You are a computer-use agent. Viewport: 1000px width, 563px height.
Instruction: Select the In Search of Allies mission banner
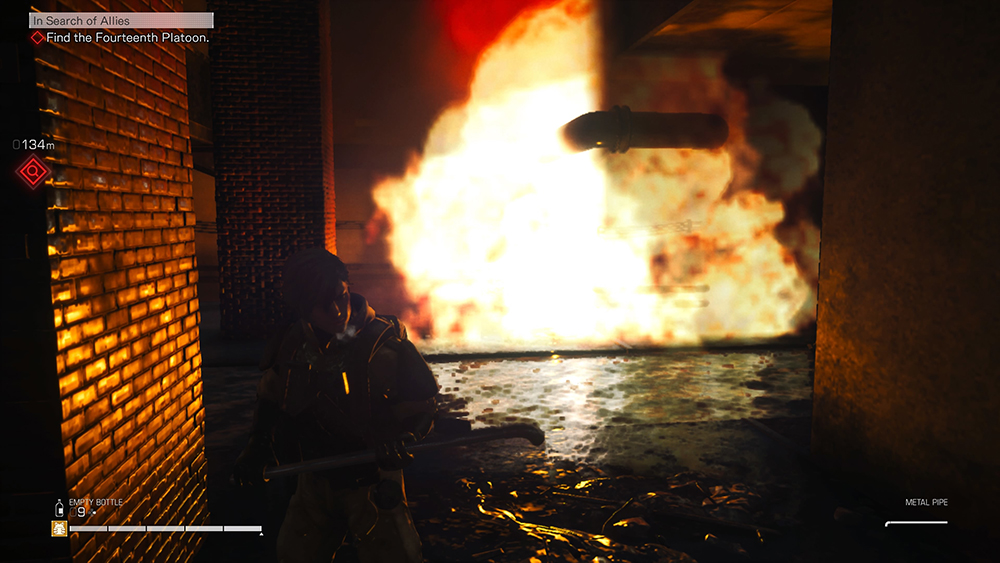121,19
